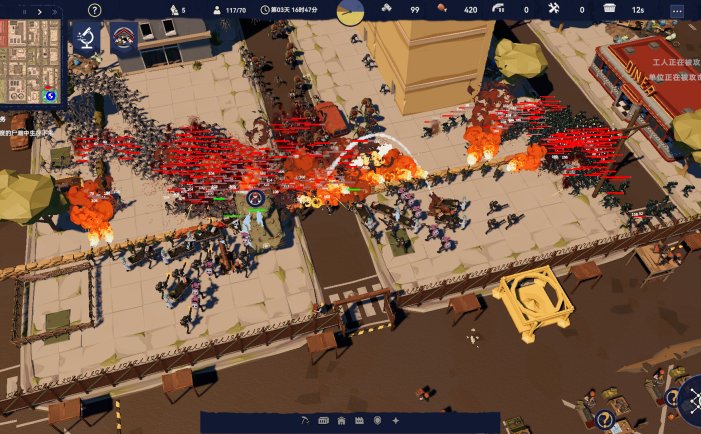
Task: Select the round faction emblem icon
Action: tap(124, 39)
